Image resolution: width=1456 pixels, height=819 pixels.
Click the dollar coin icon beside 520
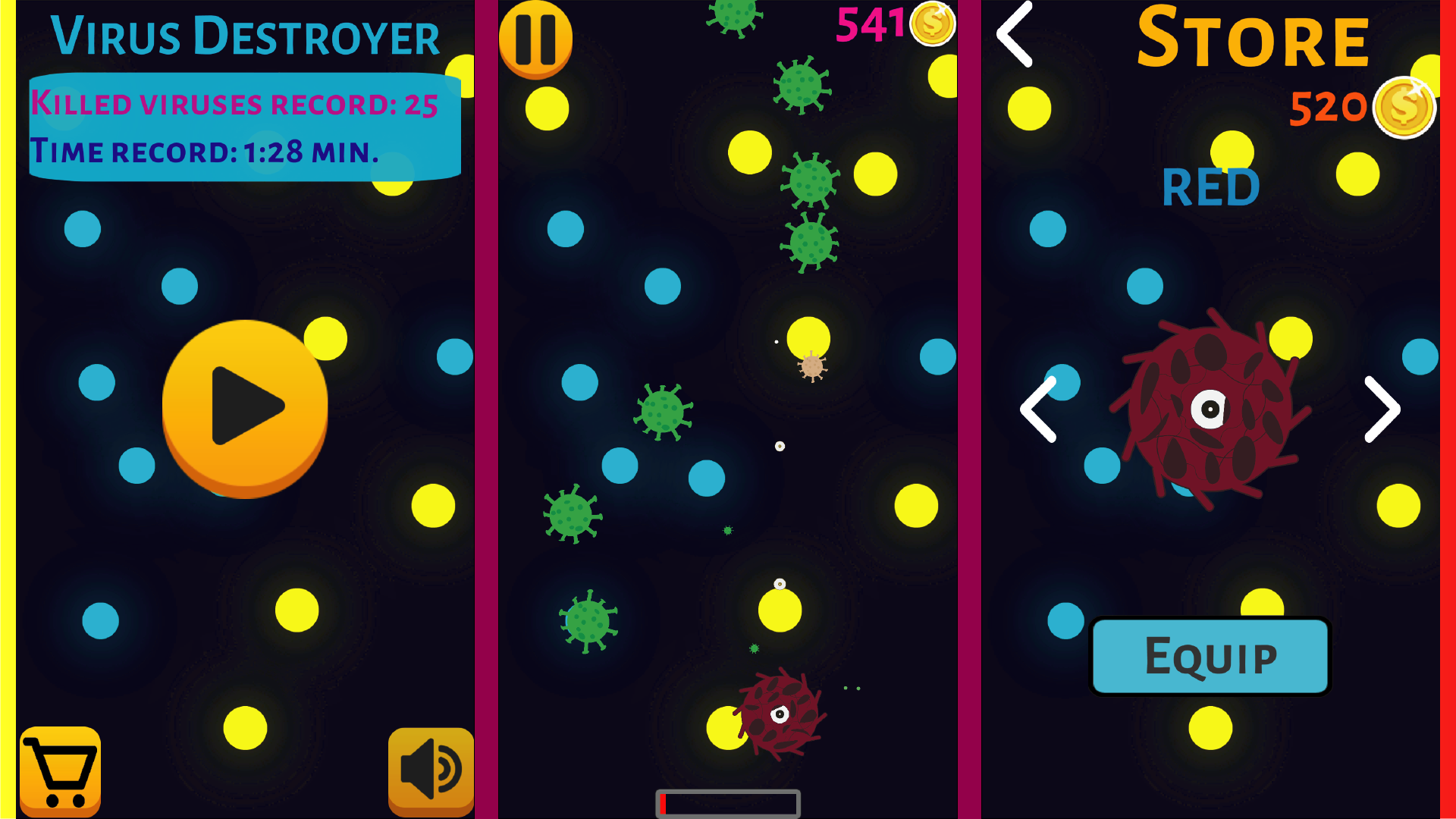(1404, 108)
